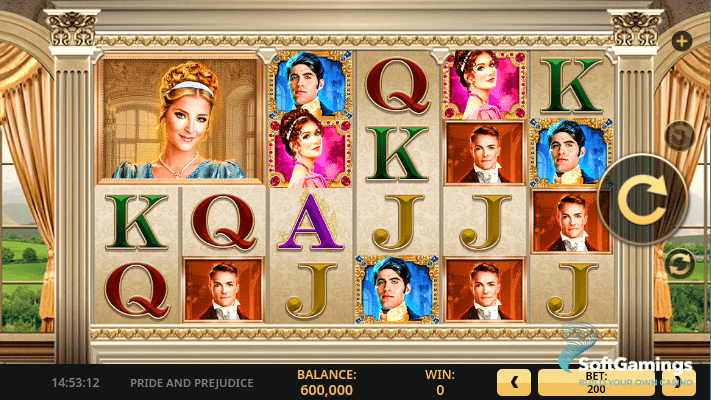Activate the autoplay button below spin
Image resolution: width=711 pixels, height=400 pixels.
680,264
